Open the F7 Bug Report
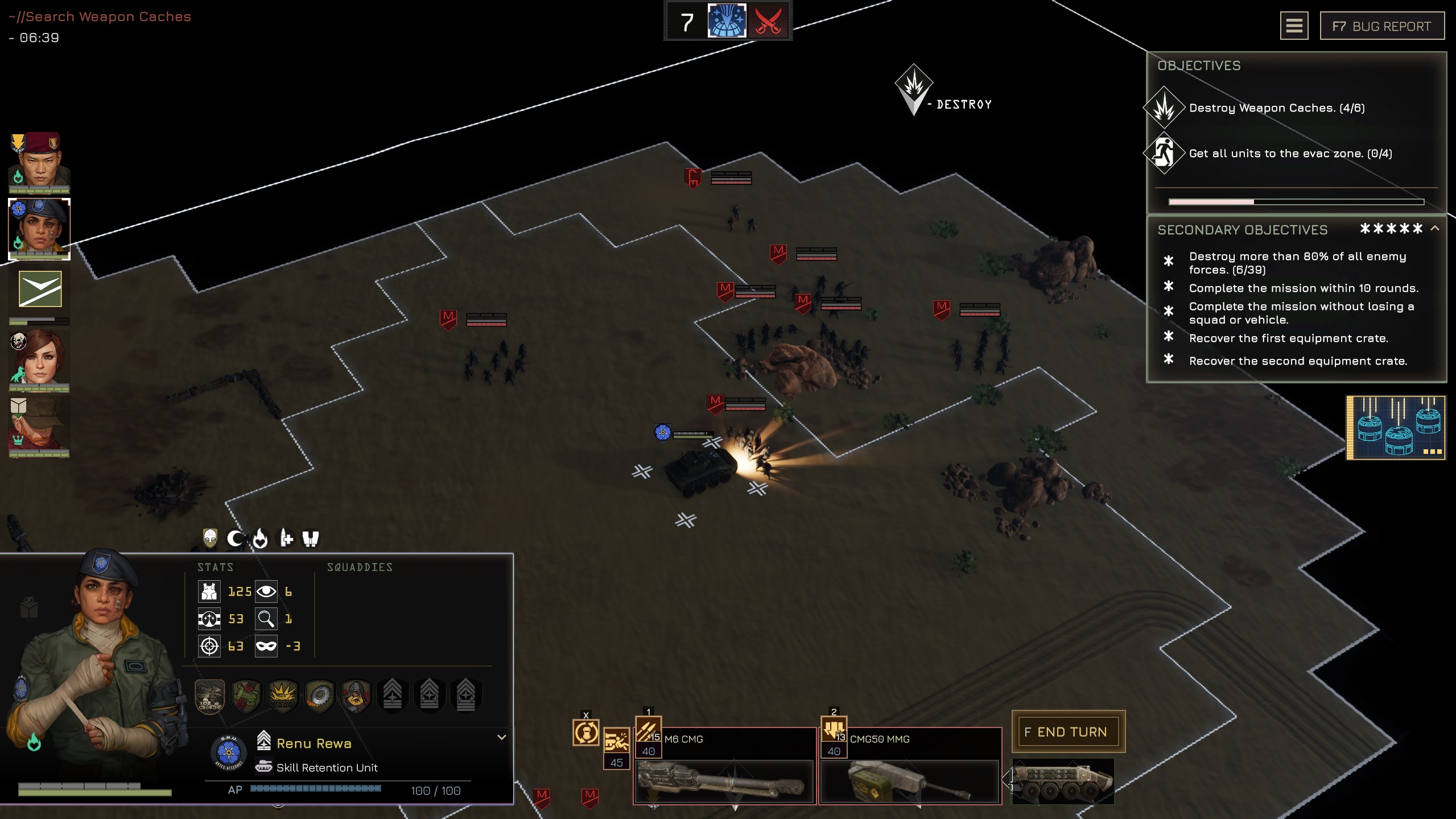The width and height of the screenshot is (1456, 819). (1381, 26)
